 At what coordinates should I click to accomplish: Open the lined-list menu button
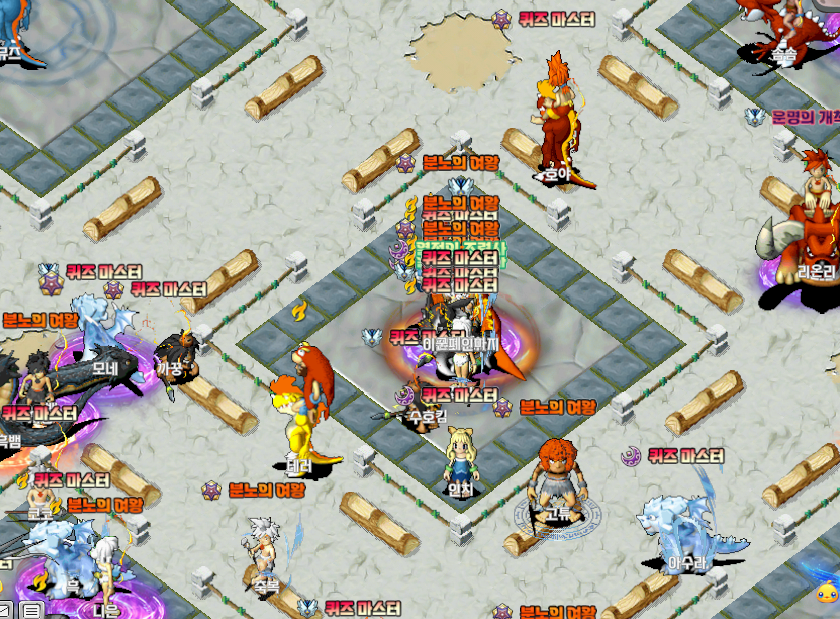(31, 610)
